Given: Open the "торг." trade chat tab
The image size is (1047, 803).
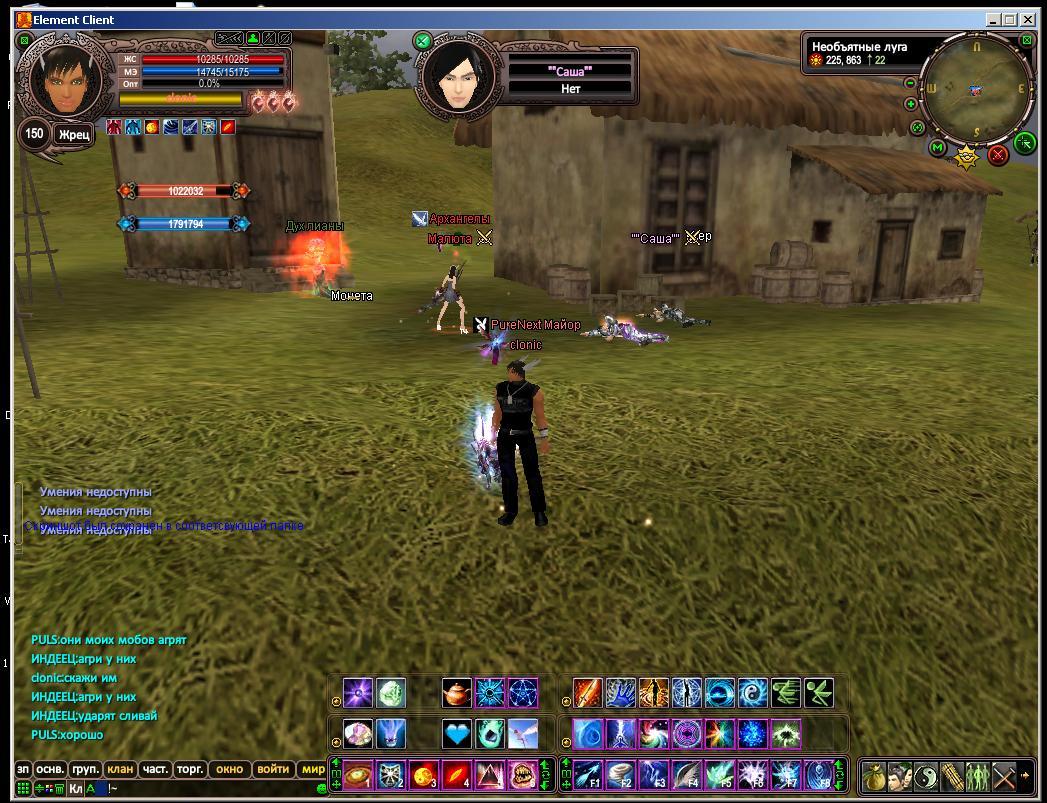Looking at the screenshot, I should 189,770.
